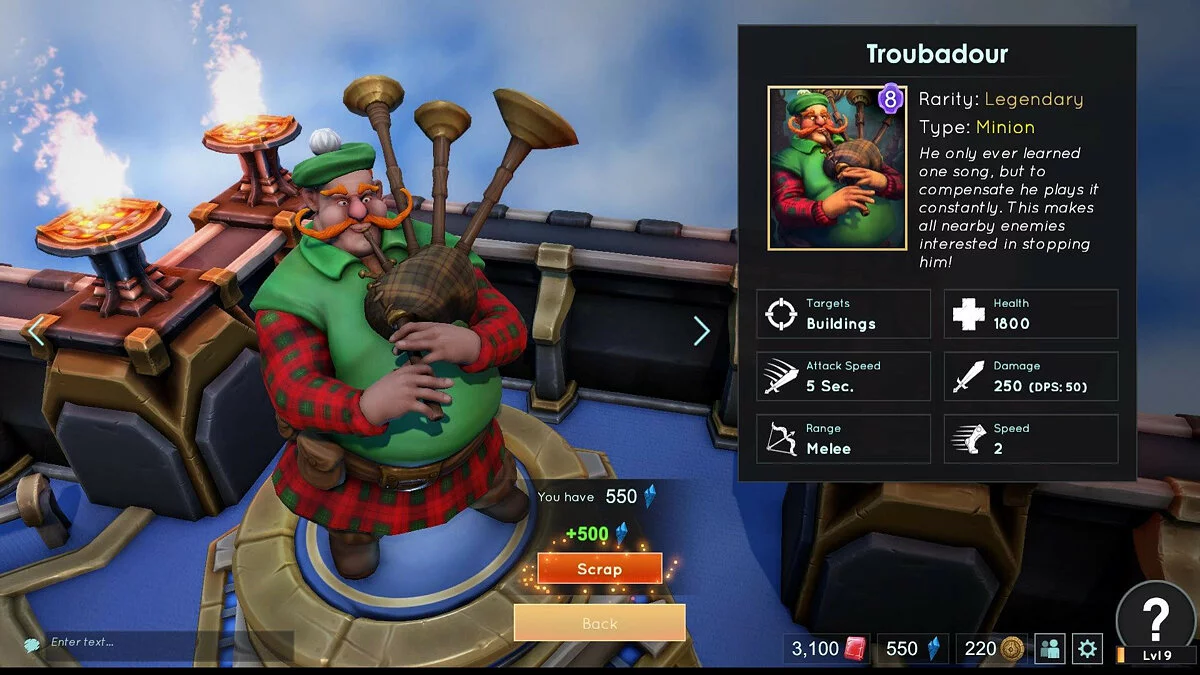Open the friends list icon
Image resolution: width=1200 pixels, height=675 pixels.
[1049, 649]
